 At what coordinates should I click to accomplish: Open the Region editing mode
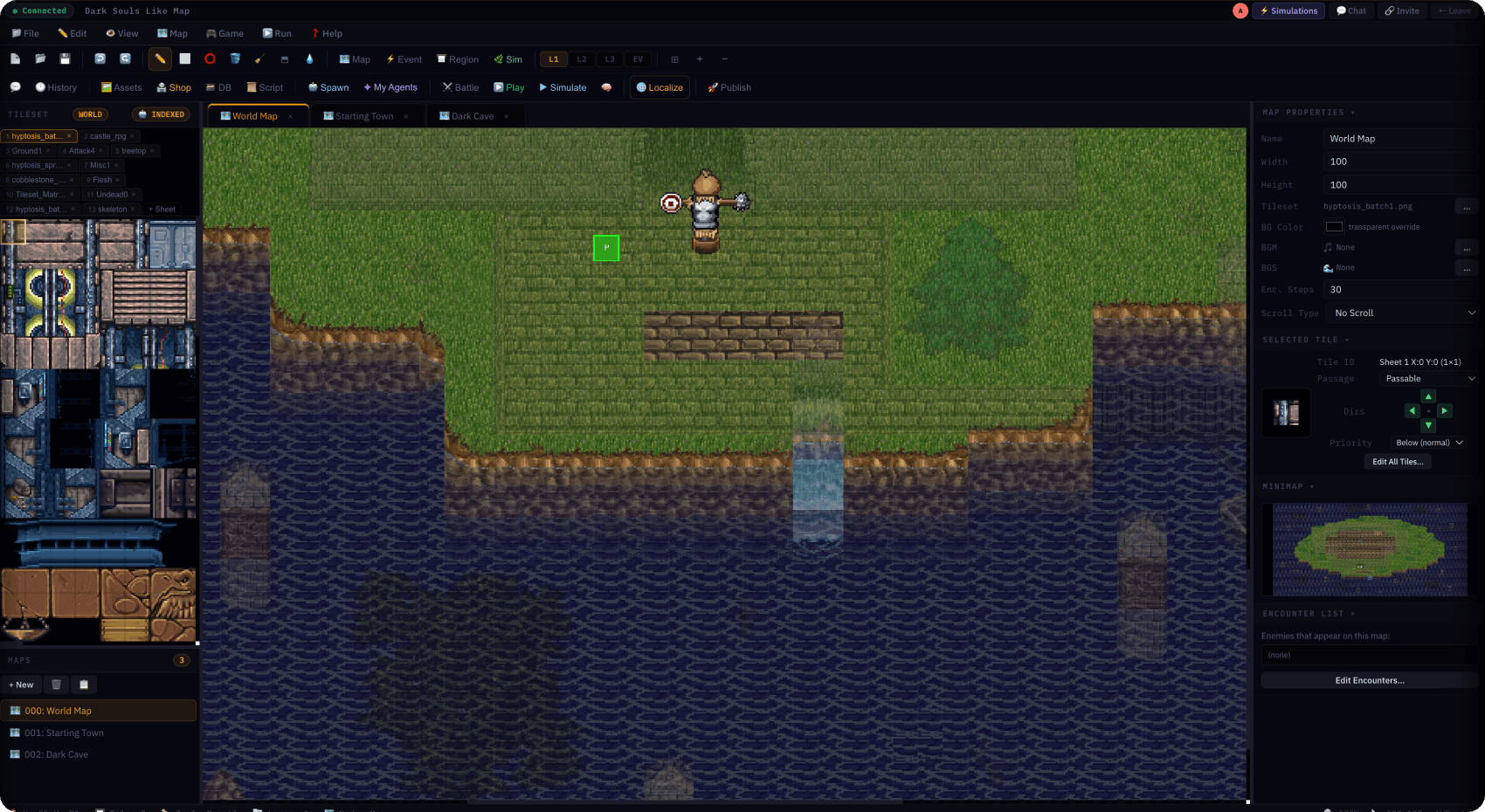tap(457, 58)
